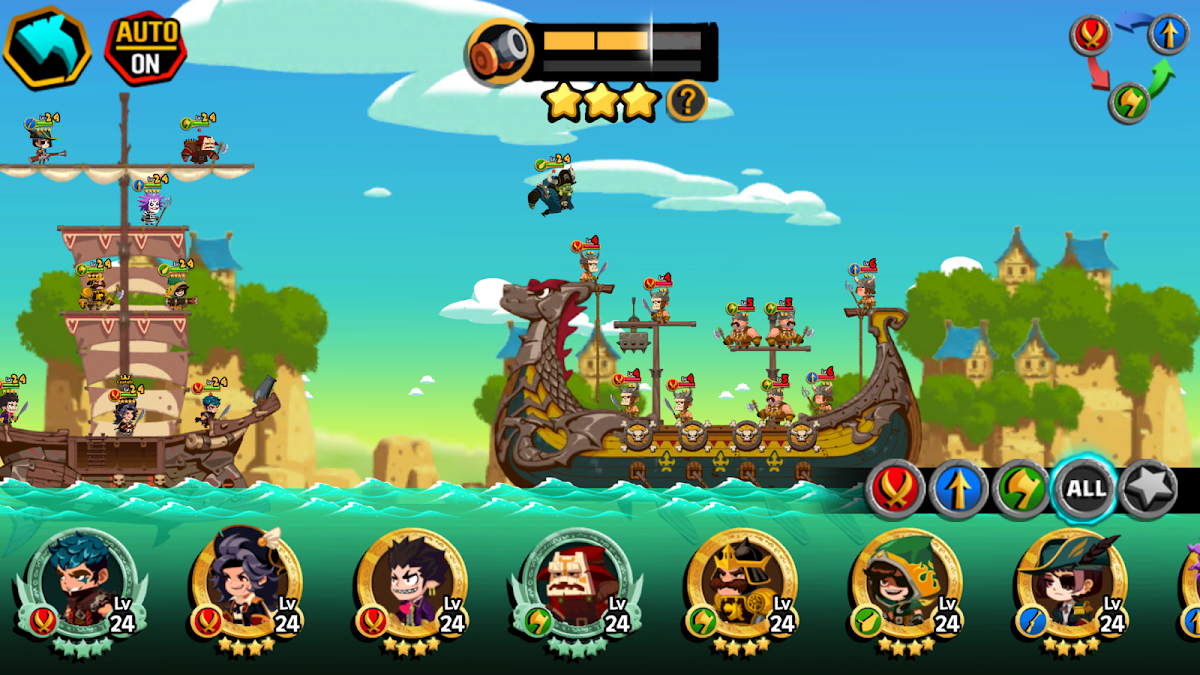Viewport: 1200px width, 675px height.
Task: Filter crew by blue arrow type
Action: click(x=958, y=488)
